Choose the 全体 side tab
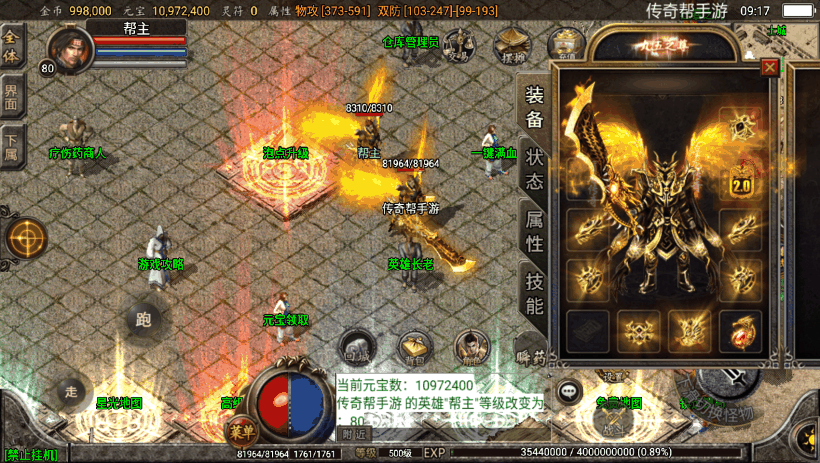Image resolution: width=820 pixels, height=463 pixels. pyautogui.click(x=12, y=46)
